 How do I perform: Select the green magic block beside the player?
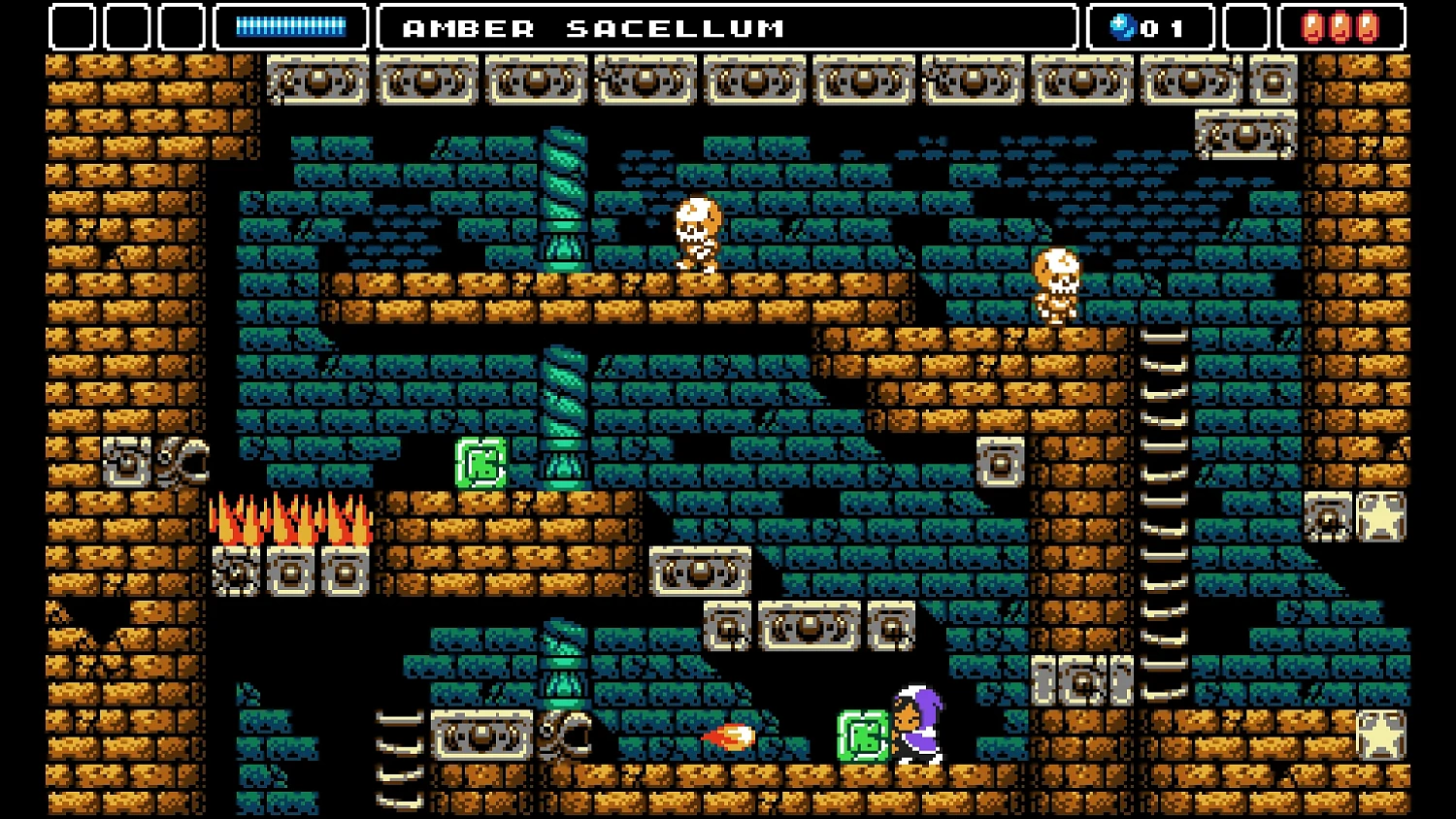860,737
